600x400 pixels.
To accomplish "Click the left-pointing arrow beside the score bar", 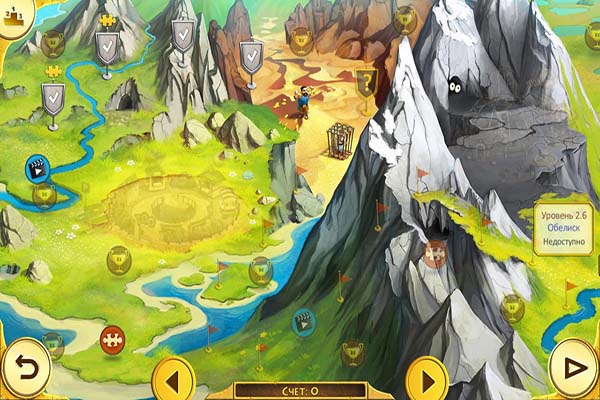I will pyautogui.click(x=173, y=379).
